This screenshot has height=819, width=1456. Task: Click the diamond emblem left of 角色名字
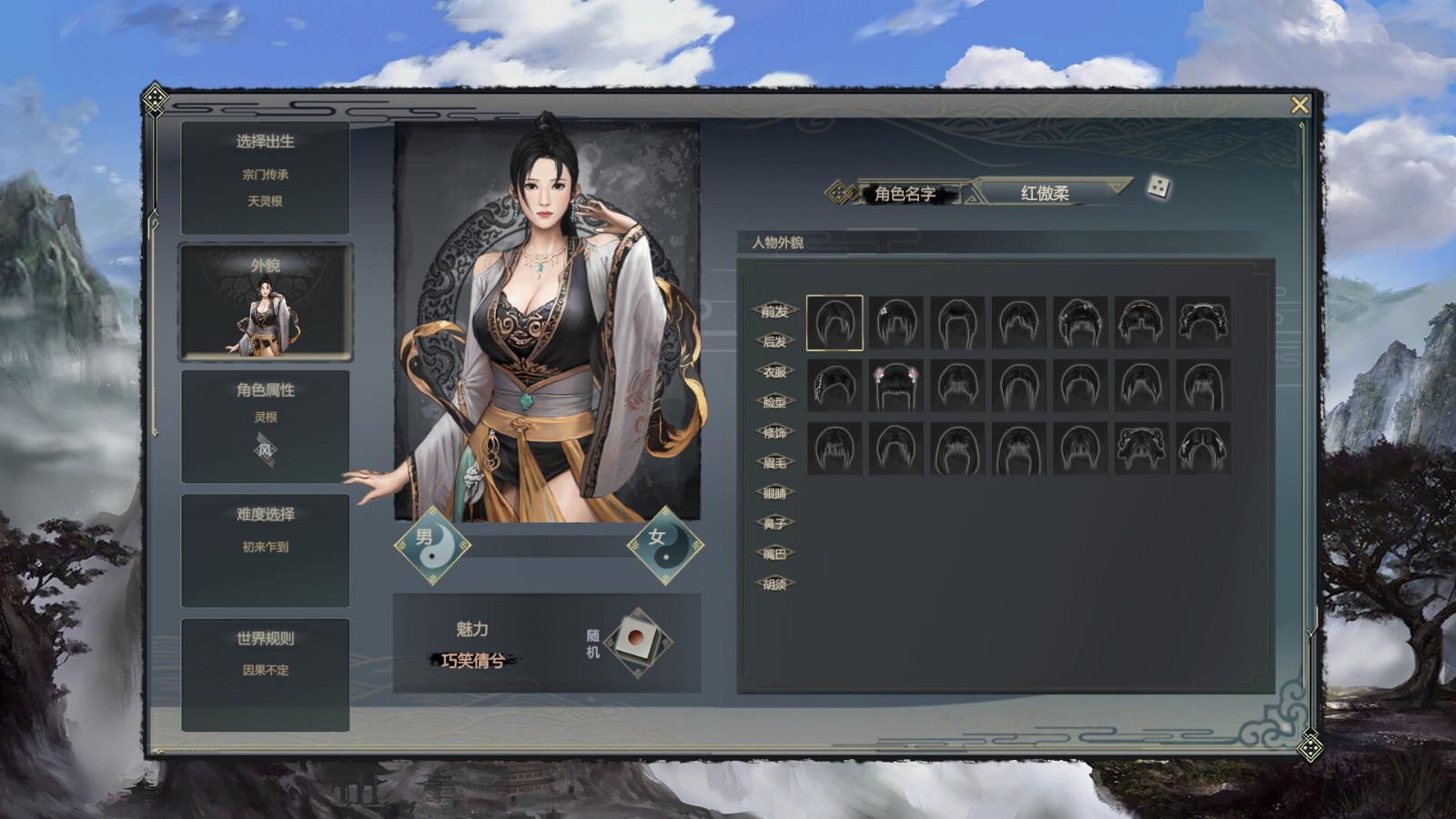click(838, 192)
